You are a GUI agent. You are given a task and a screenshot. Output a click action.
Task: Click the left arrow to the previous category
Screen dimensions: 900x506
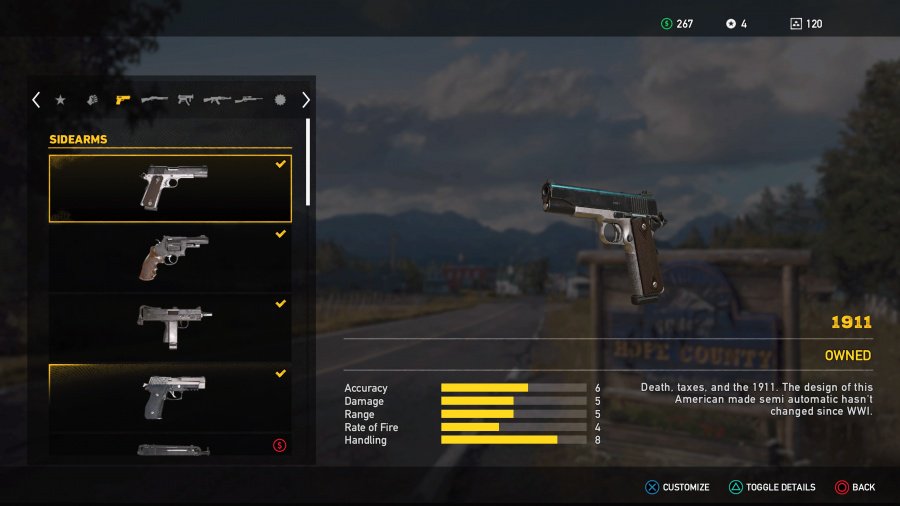(36, 100)
